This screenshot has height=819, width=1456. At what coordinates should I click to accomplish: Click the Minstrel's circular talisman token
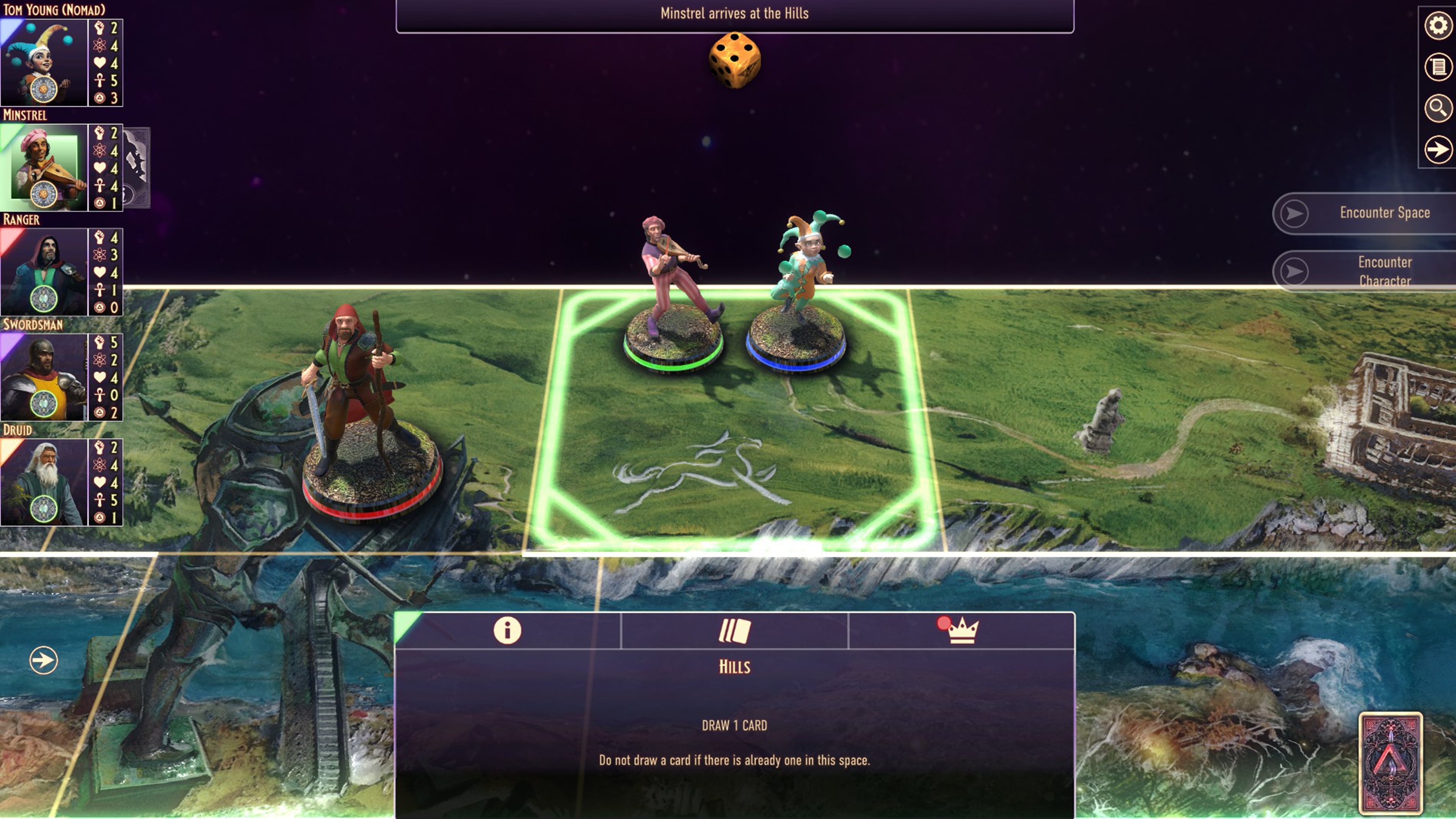point(44,195)
